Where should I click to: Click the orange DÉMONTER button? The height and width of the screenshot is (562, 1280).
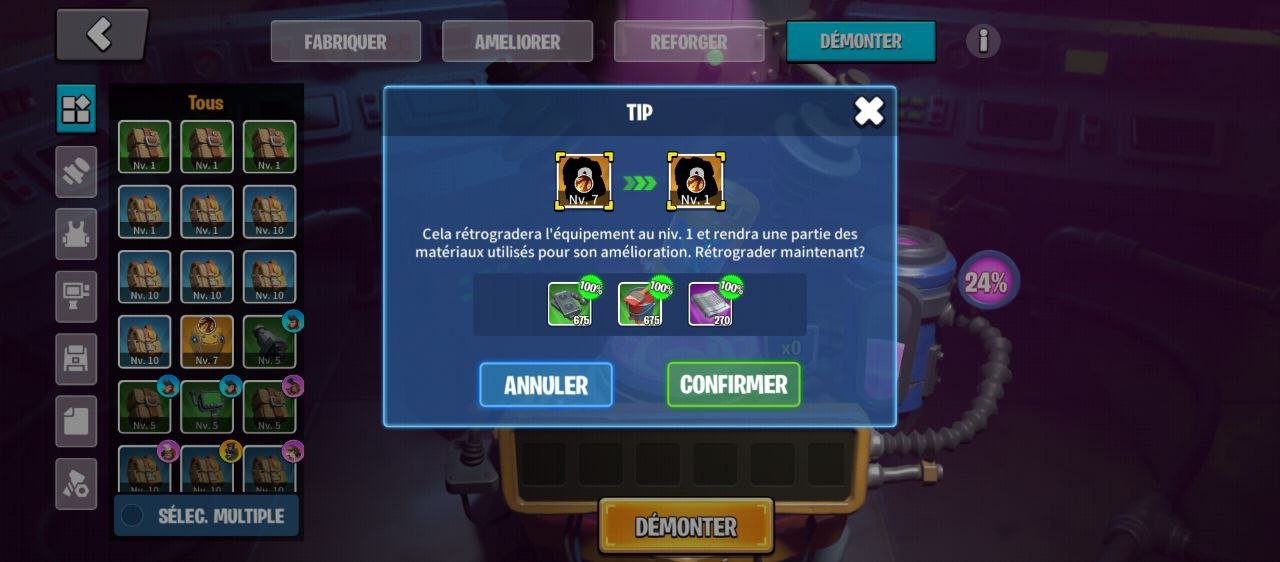coord(686,526)
